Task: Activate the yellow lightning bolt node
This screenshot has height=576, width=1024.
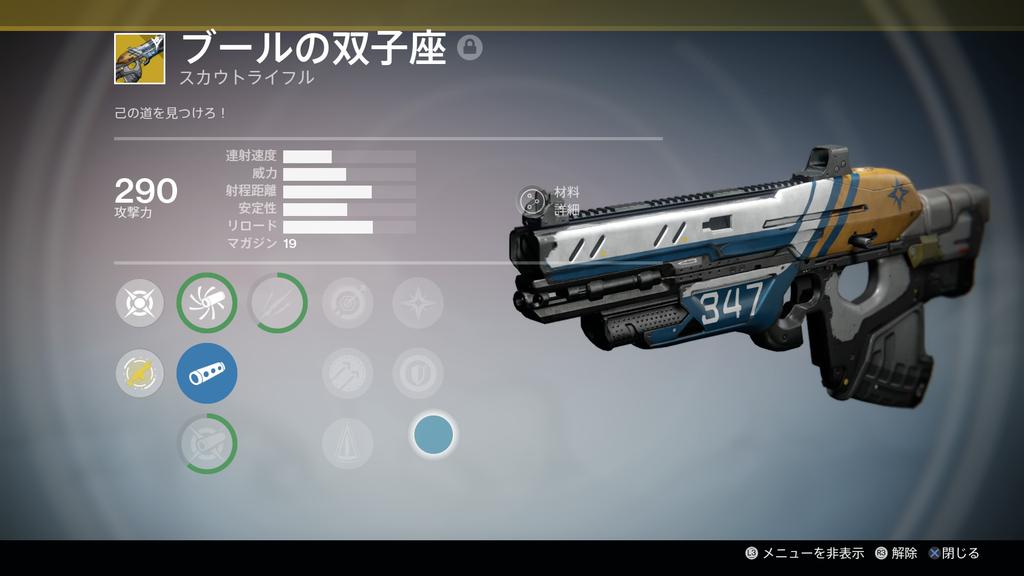Action: (x=140, y=373)
